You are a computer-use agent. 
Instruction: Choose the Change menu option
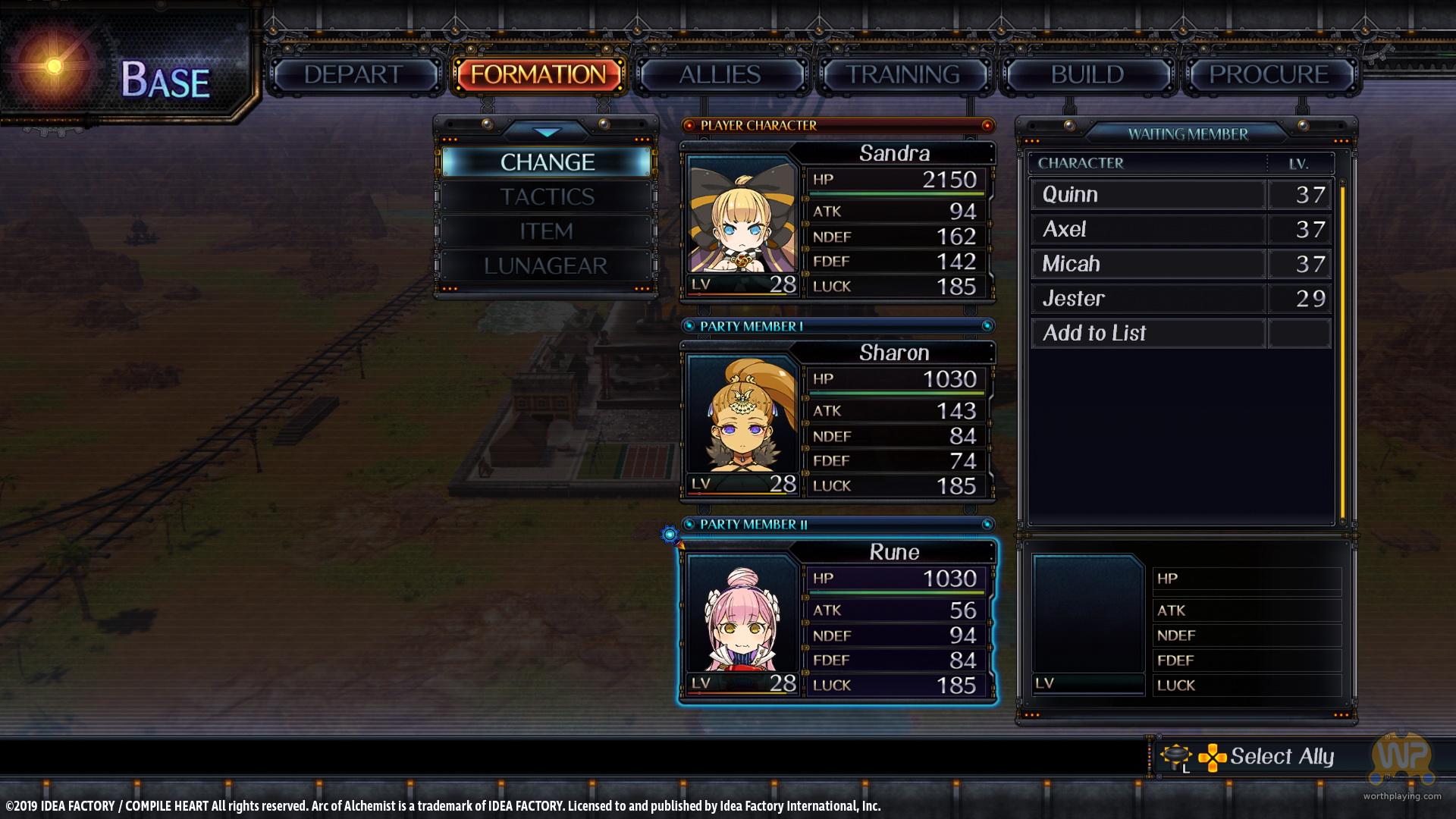(547, 162)
